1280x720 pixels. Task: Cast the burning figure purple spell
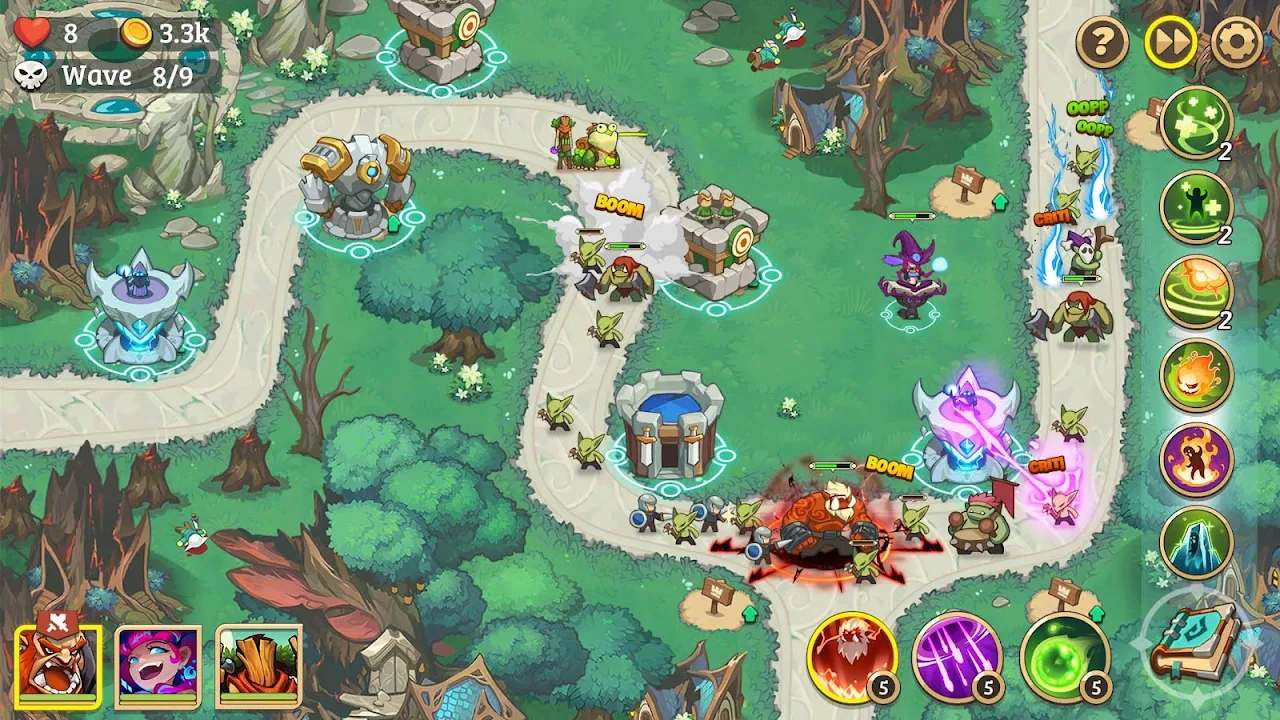[1196, 459]
